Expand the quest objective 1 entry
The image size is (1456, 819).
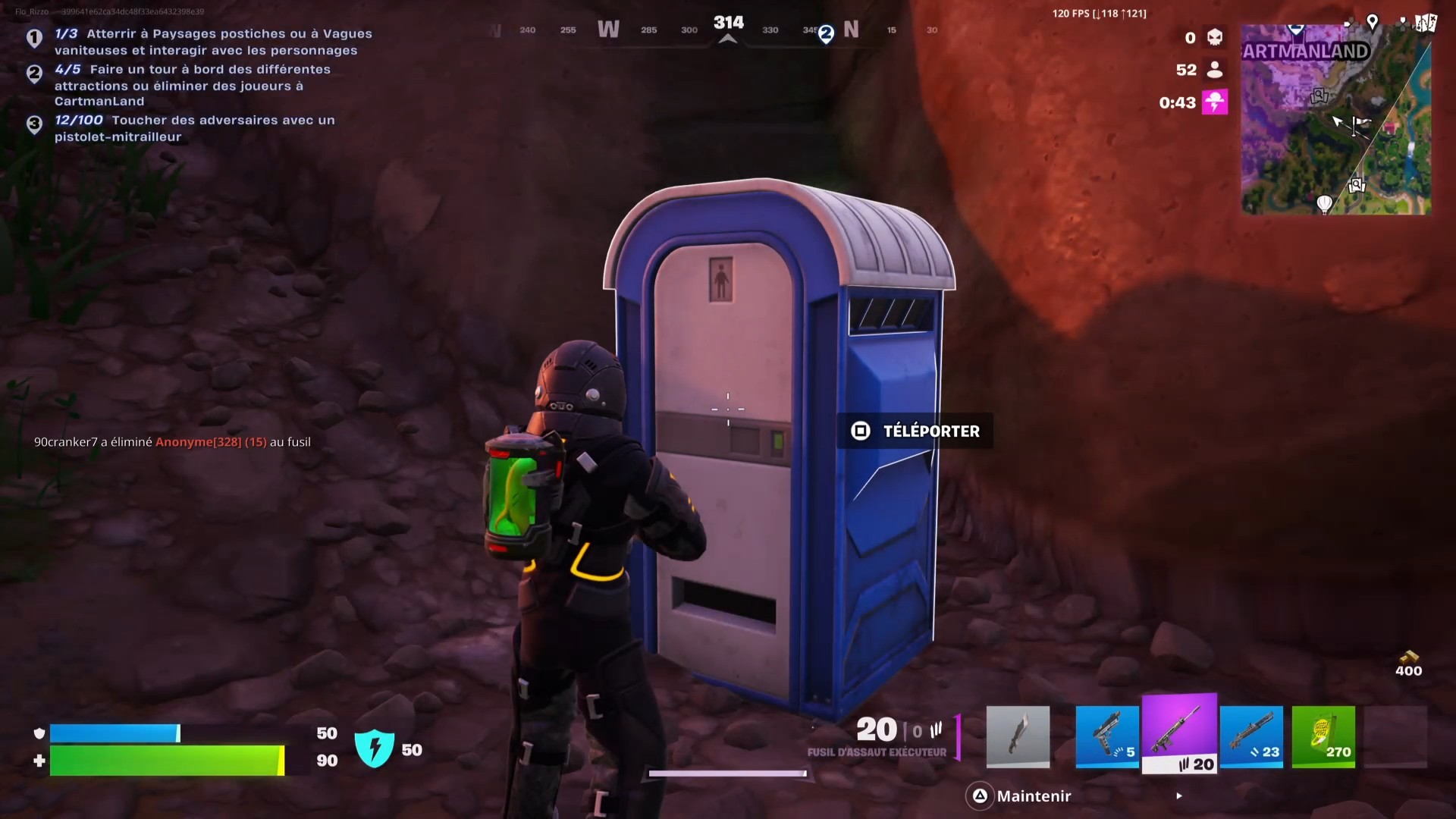point(34,36)
